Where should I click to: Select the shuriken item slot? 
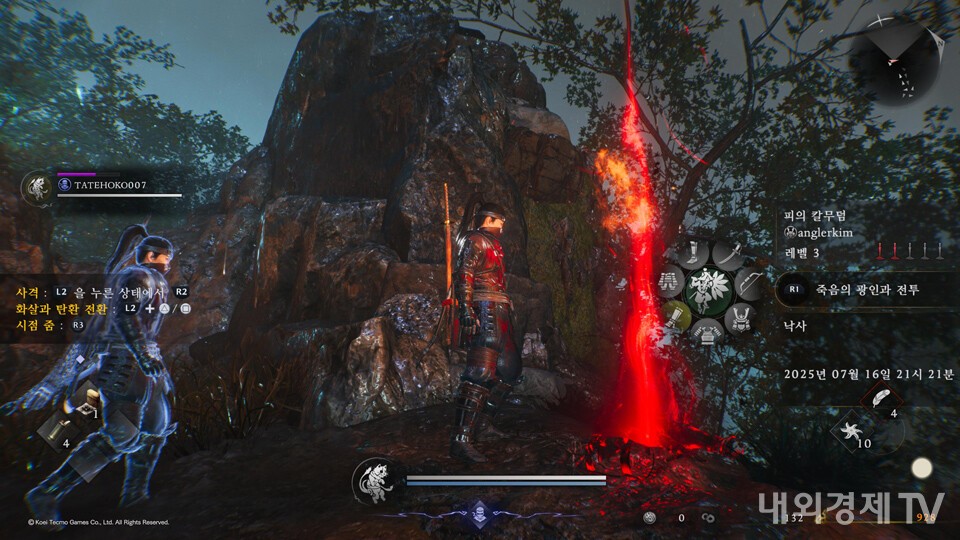pos(852,431)
